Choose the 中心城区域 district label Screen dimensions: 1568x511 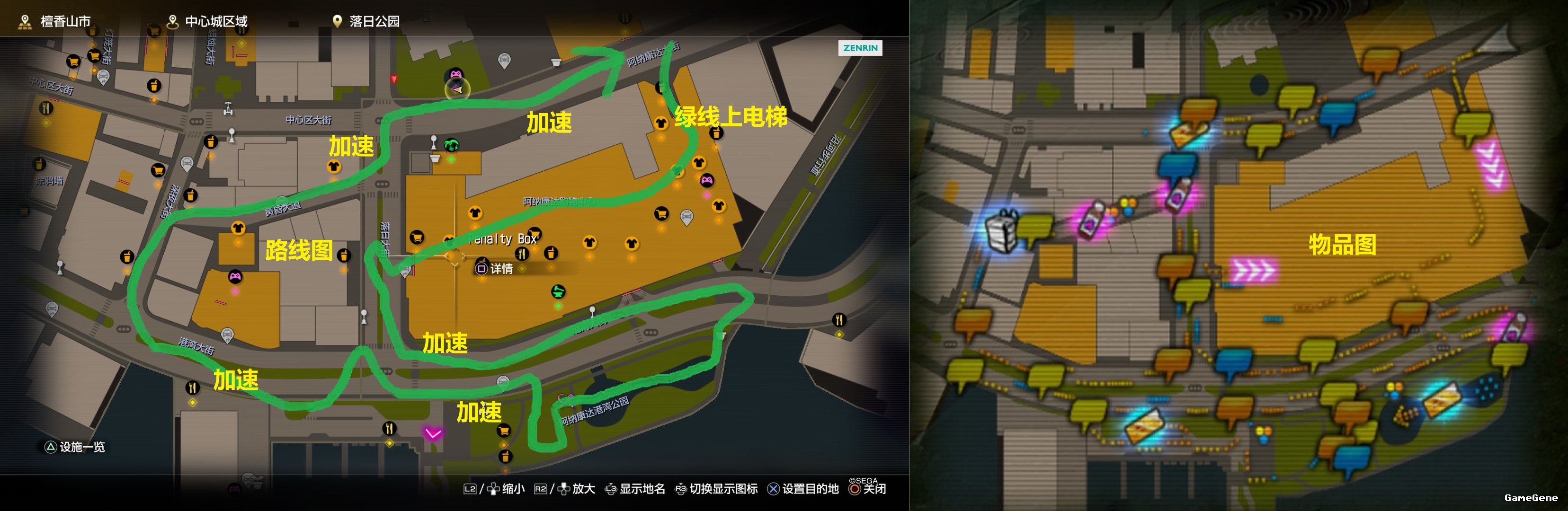coord(215,22)
